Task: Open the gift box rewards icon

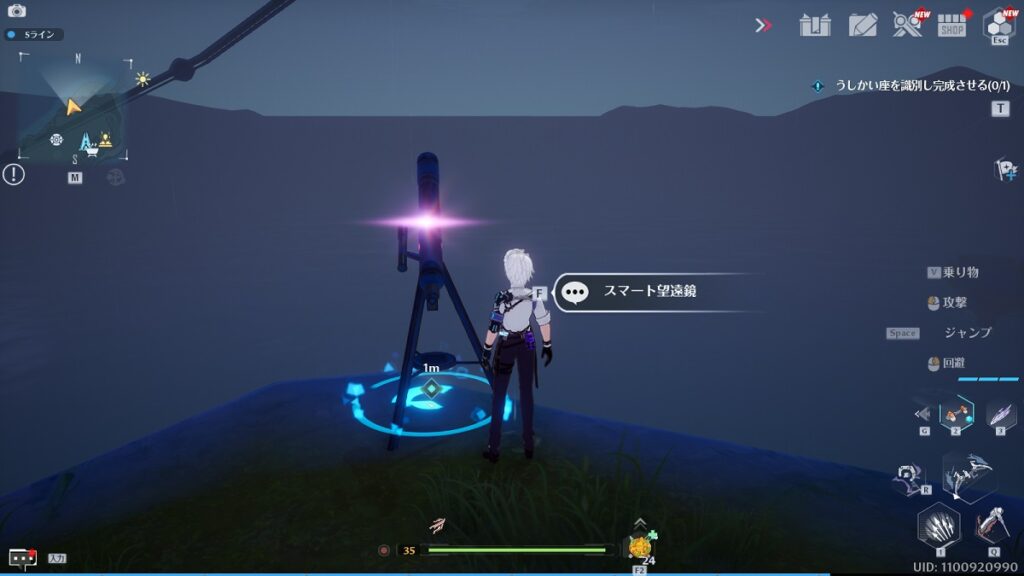Action: (x=815, y=25)
